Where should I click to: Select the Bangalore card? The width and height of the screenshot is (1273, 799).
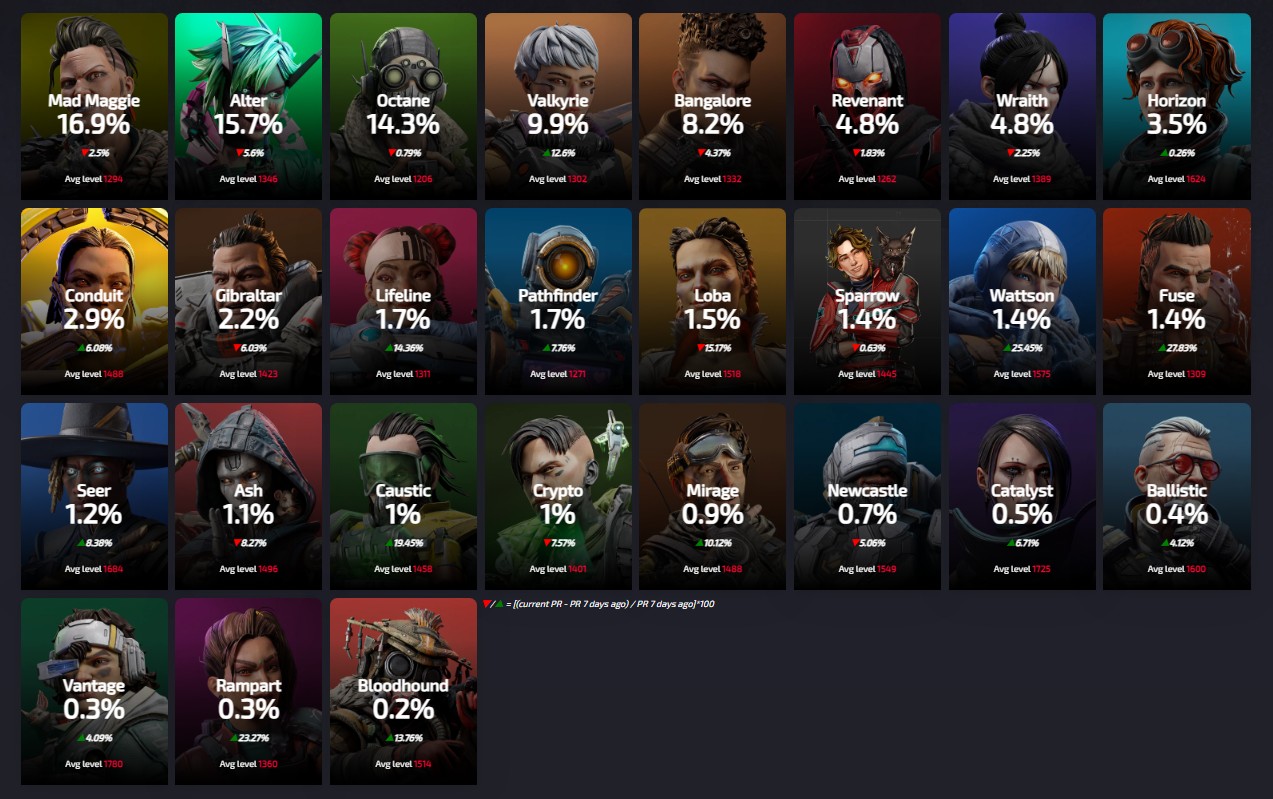[712, 106]
